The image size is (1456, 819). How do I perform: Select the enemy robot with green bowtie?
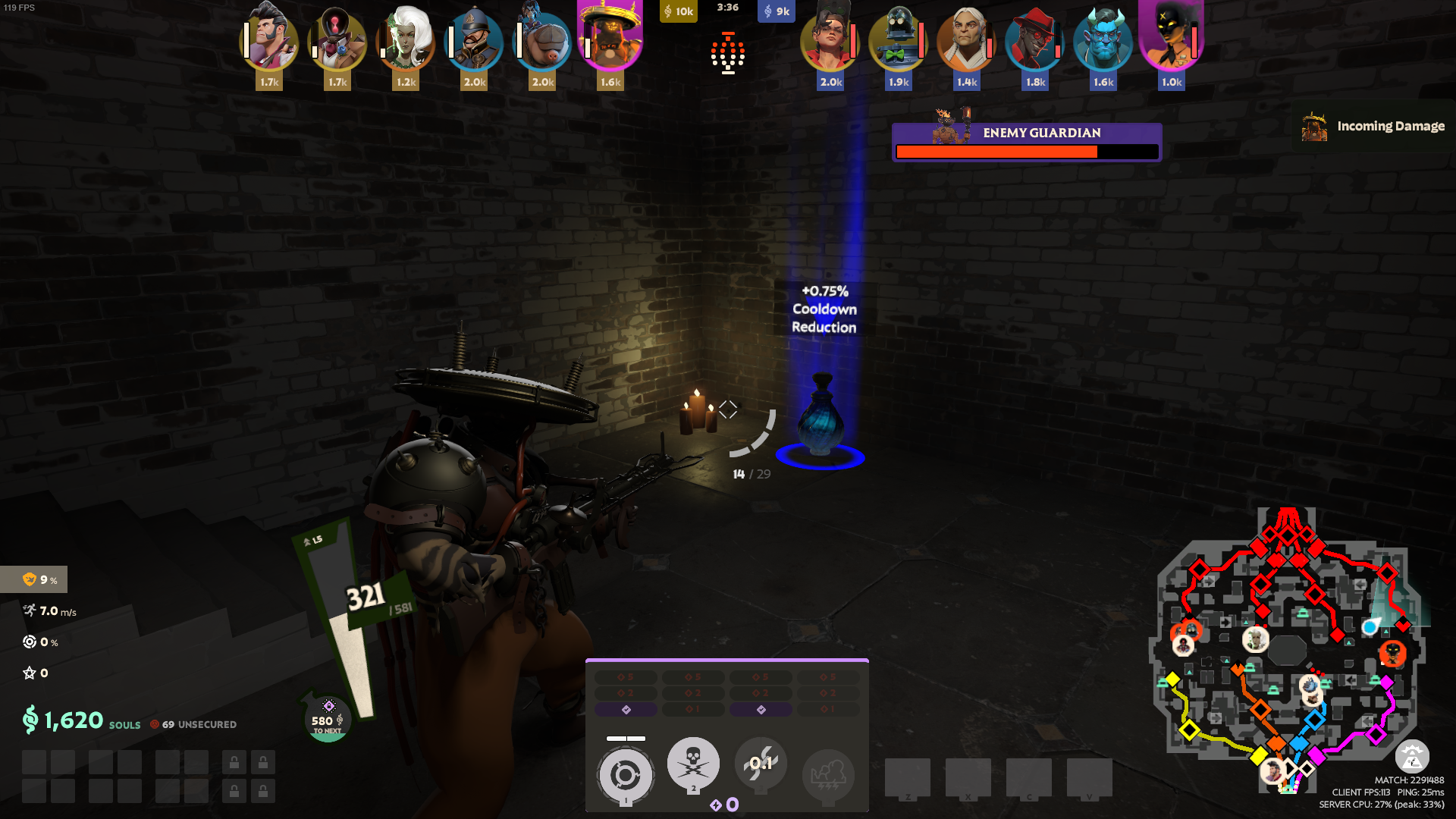pos(899,39)
